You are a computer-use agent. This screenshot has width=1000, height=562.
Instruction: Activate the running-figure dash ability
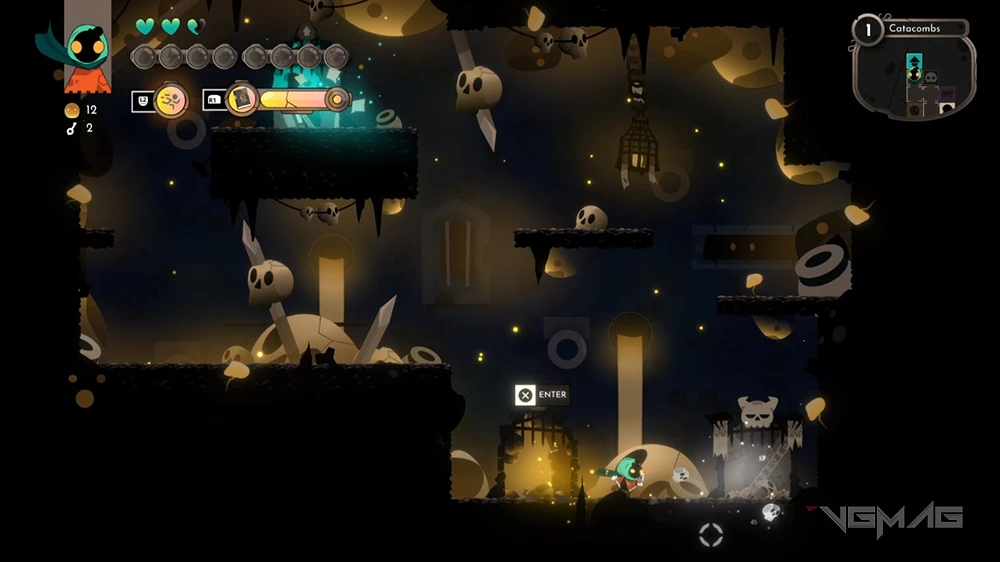click(x=171, y=99)
